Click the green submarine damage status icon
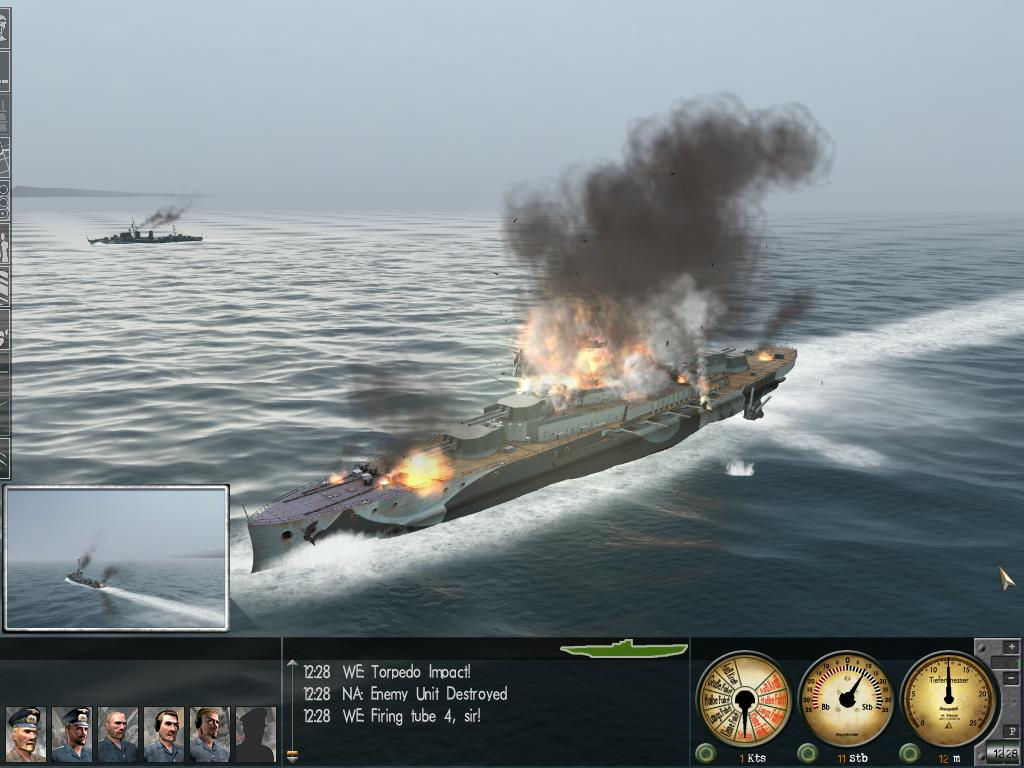The image size is (1024, 768). 624,649
